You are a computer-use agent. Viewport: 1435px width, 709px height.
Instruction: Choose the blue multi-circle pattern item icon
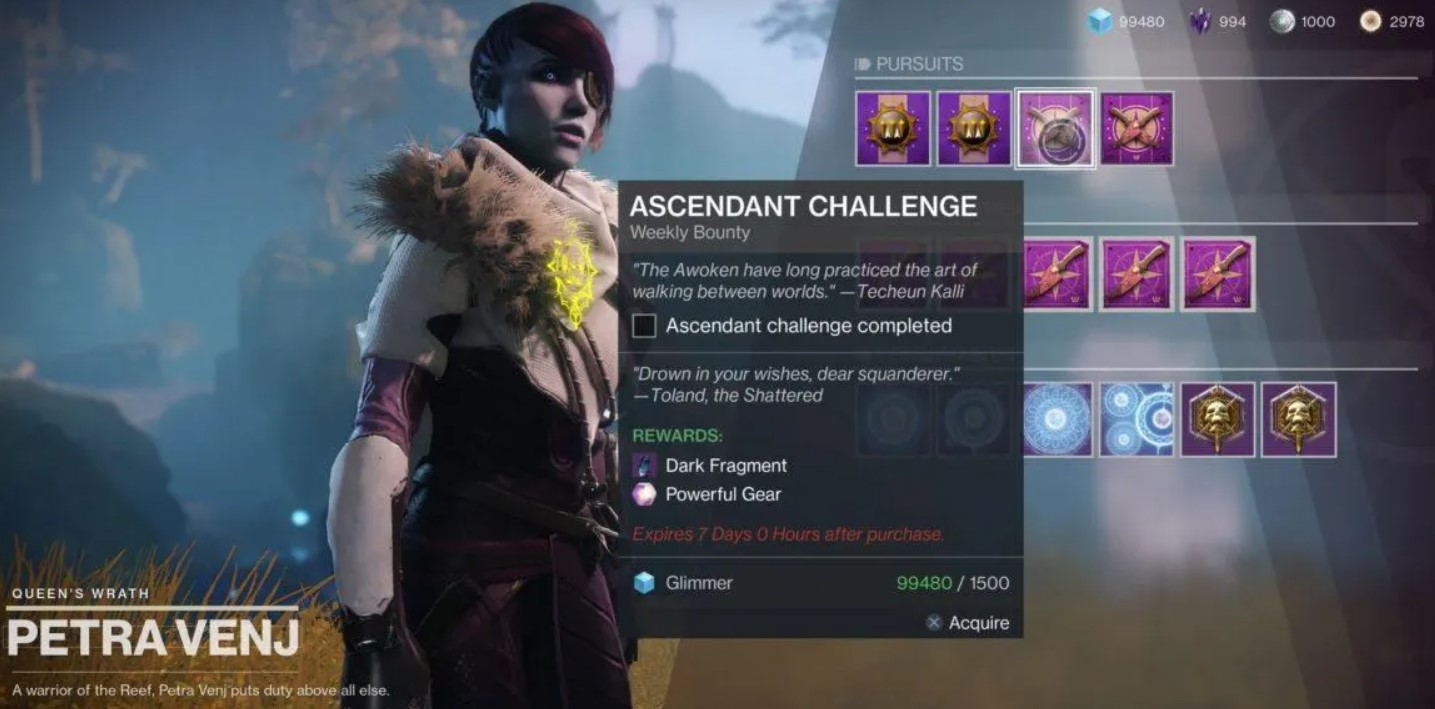(1137, 419)
